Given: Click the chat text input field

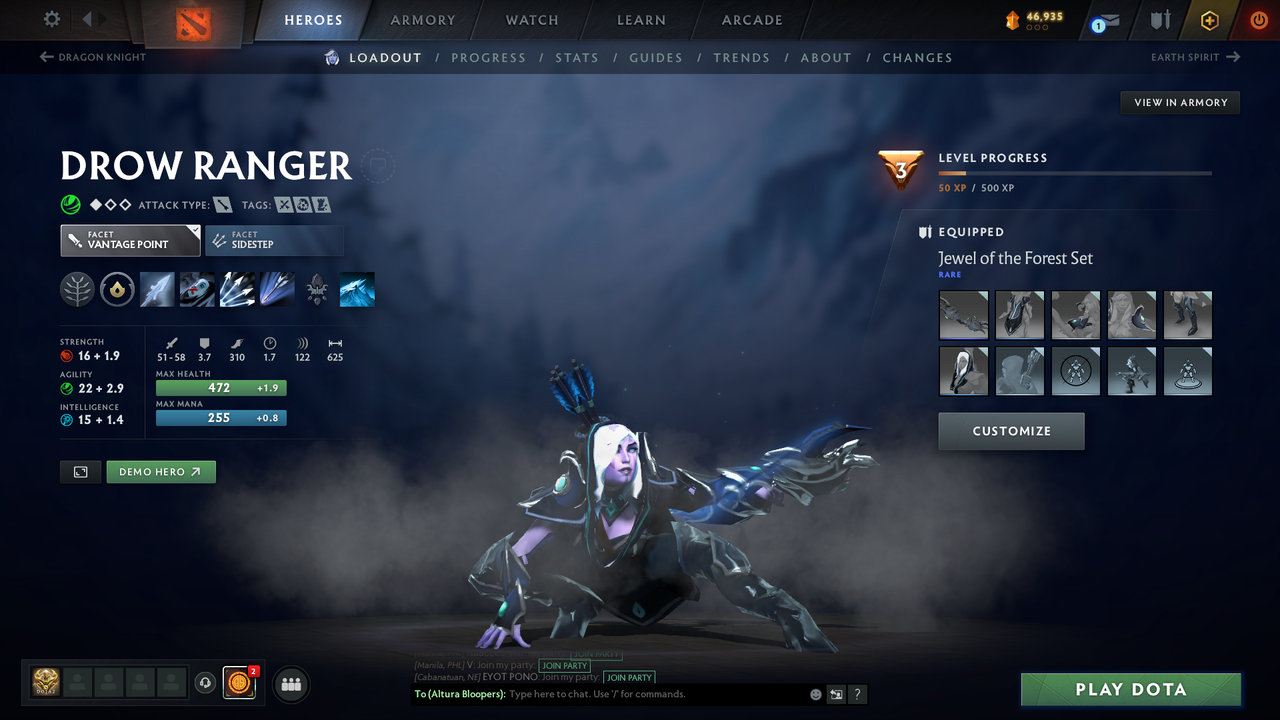Looking at the screenshot, I should tap(600, 694).
